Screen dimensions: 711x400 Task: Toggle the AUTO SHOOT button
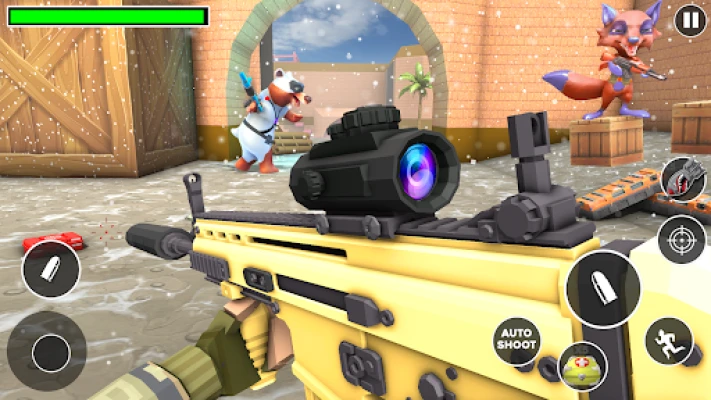[x=517, y=341]
